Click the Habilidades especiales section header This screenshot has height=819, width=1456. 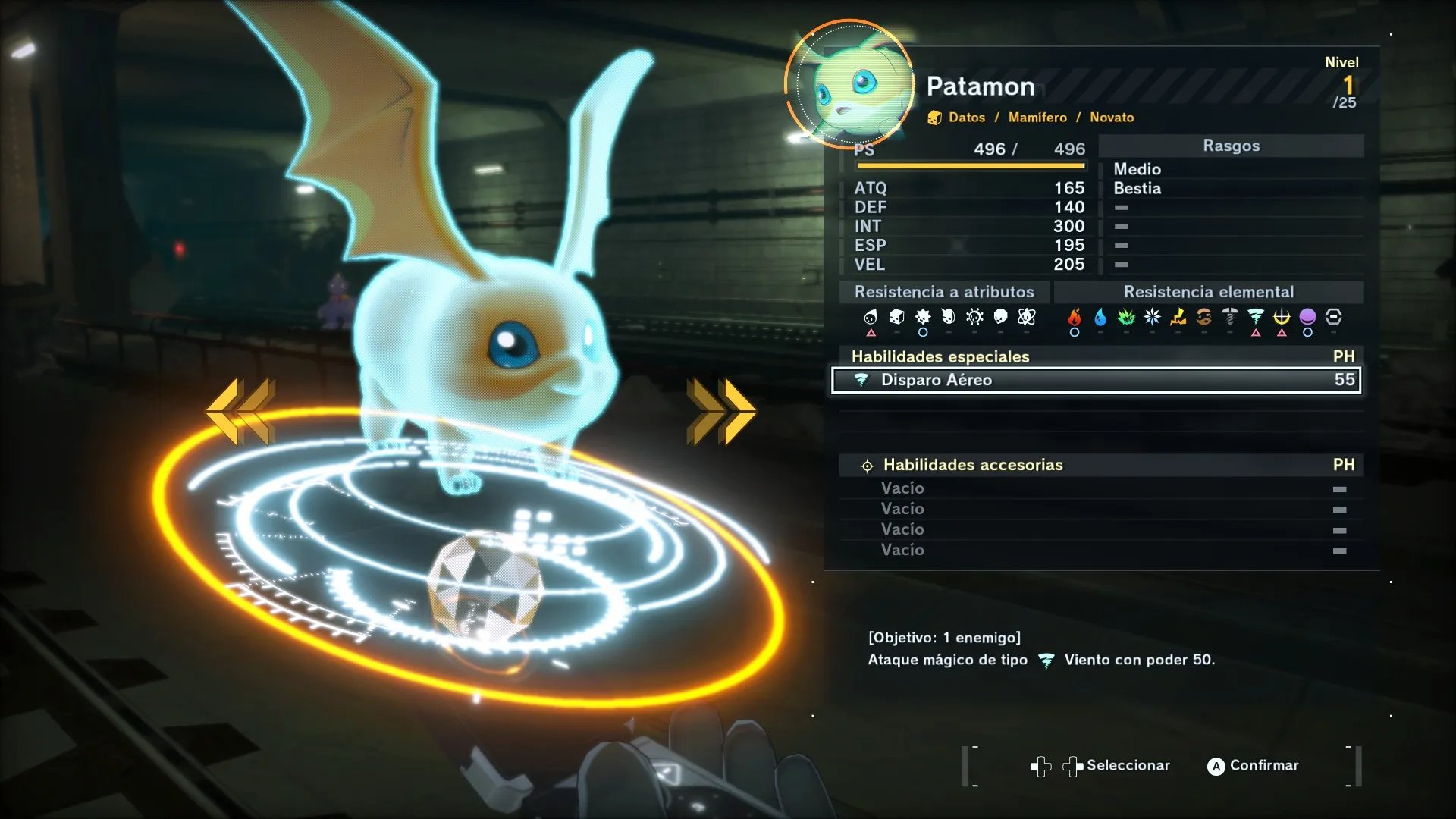click(940, 356)
